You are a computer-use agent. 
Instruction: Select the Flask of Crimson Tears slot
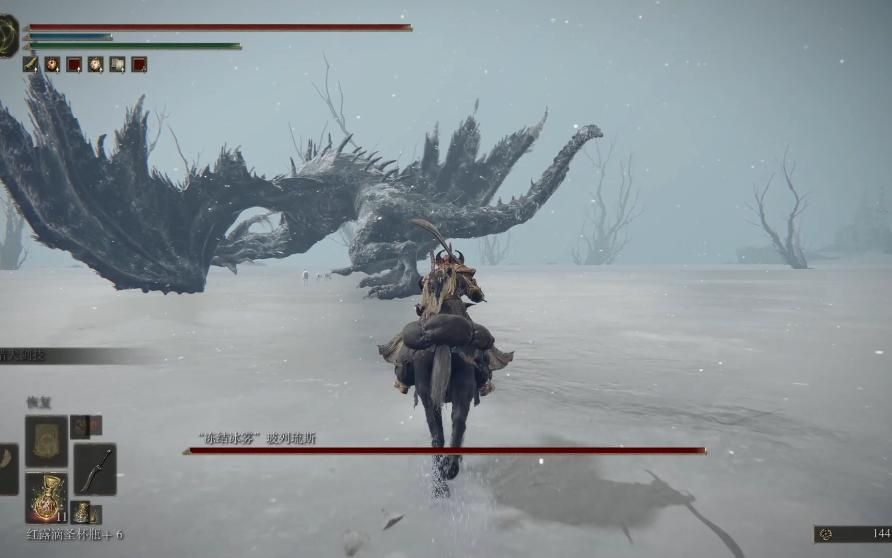(x=46, y=497)
